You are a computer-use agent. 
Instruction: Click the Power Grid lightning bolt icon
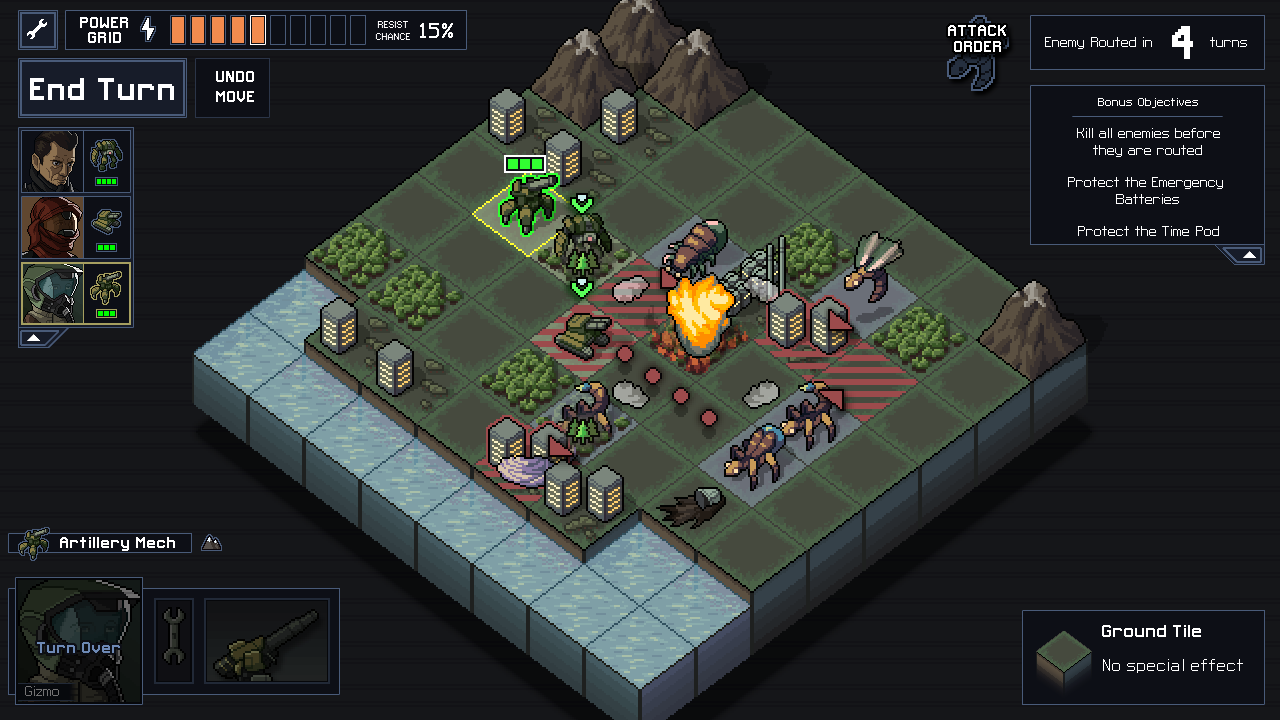pos(148,29)
